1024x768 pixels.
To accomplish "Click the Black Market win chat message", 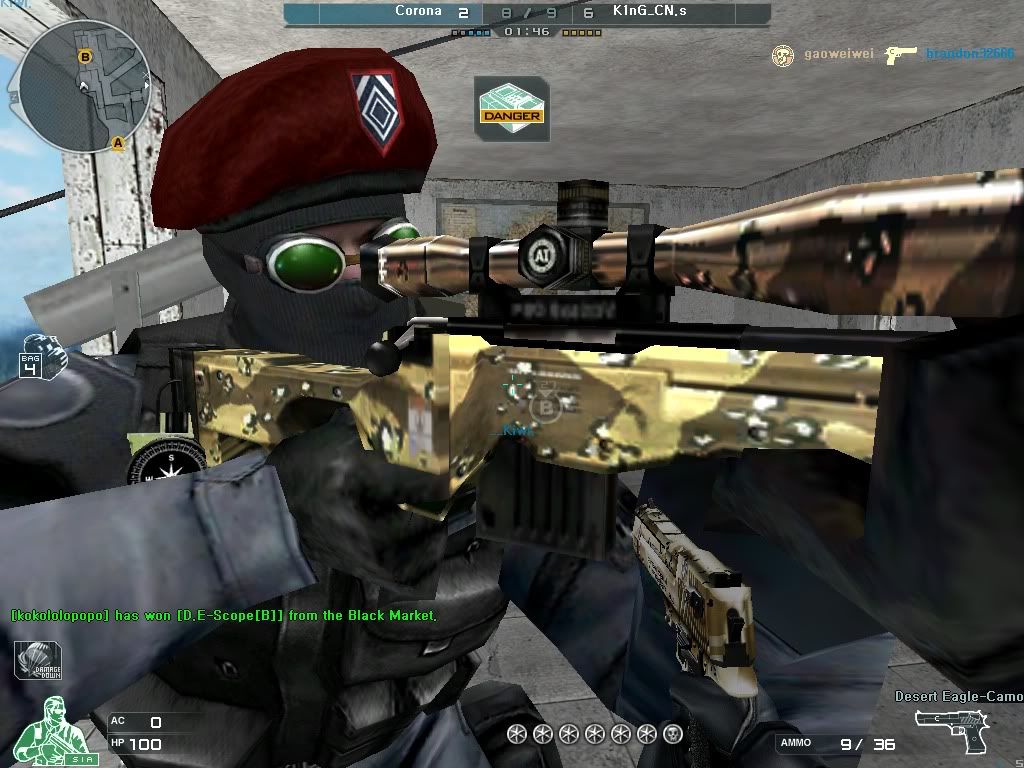I will 223,616.
